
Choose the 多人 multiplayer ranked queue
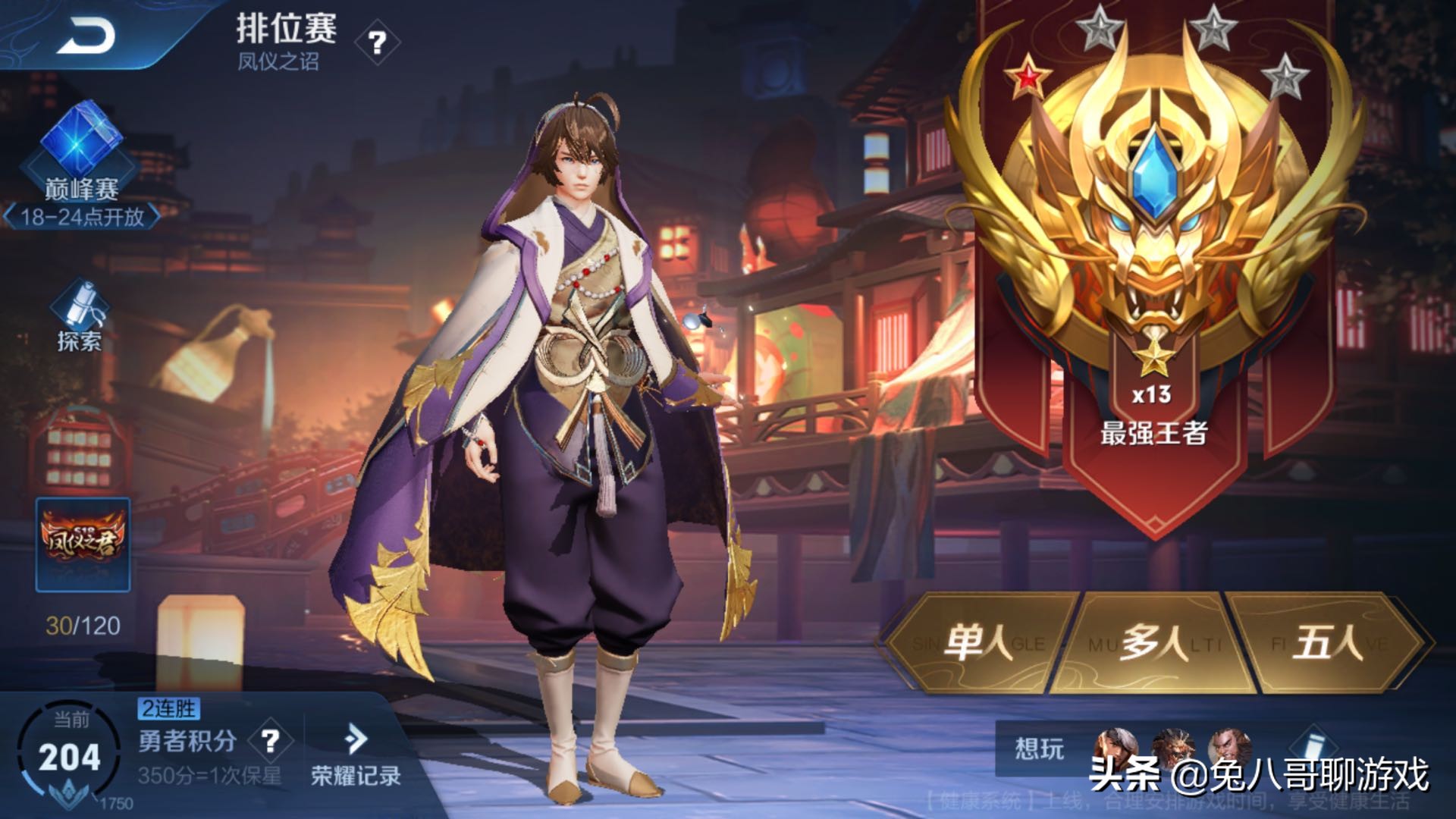pyautogui.click(x=1153, y=644)
